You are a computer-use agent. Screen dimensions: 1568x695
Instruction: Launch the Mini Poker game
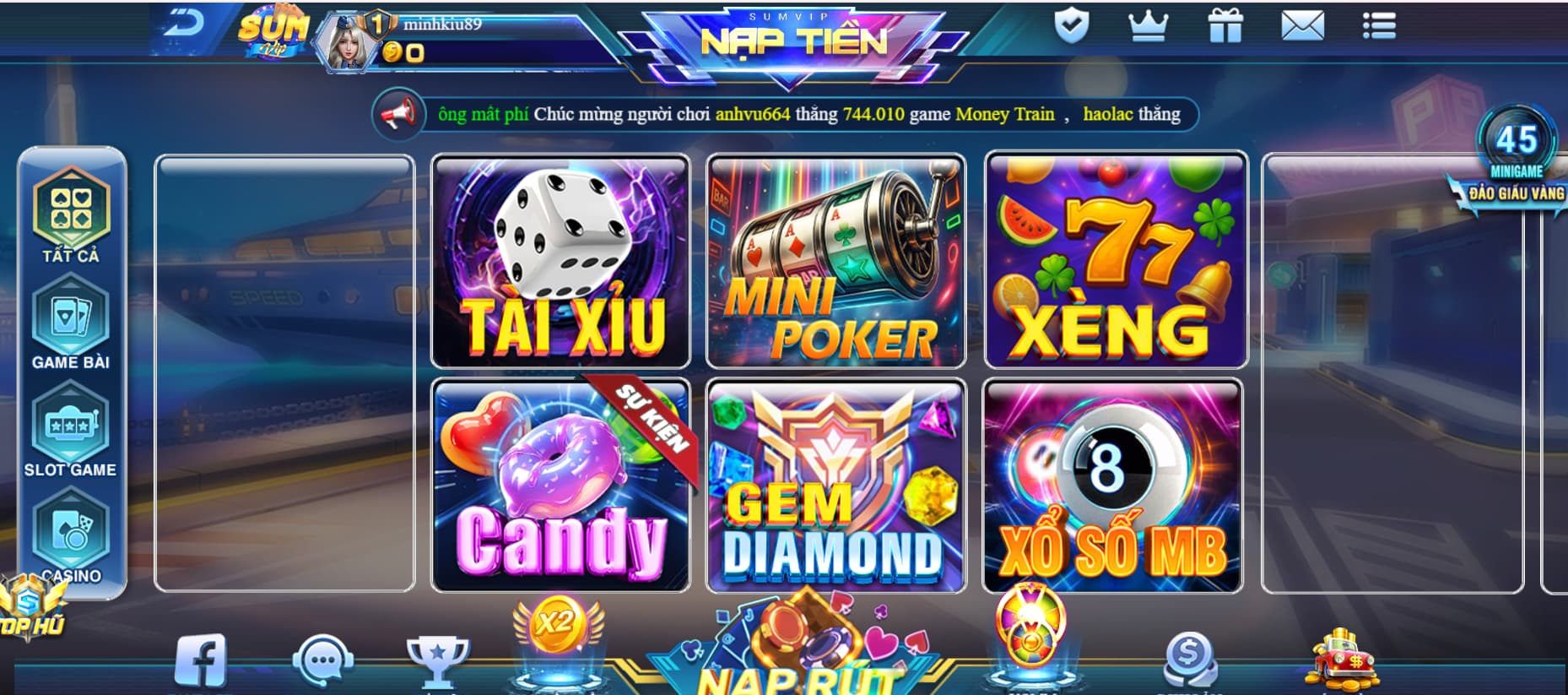click(x=835, y=261)
